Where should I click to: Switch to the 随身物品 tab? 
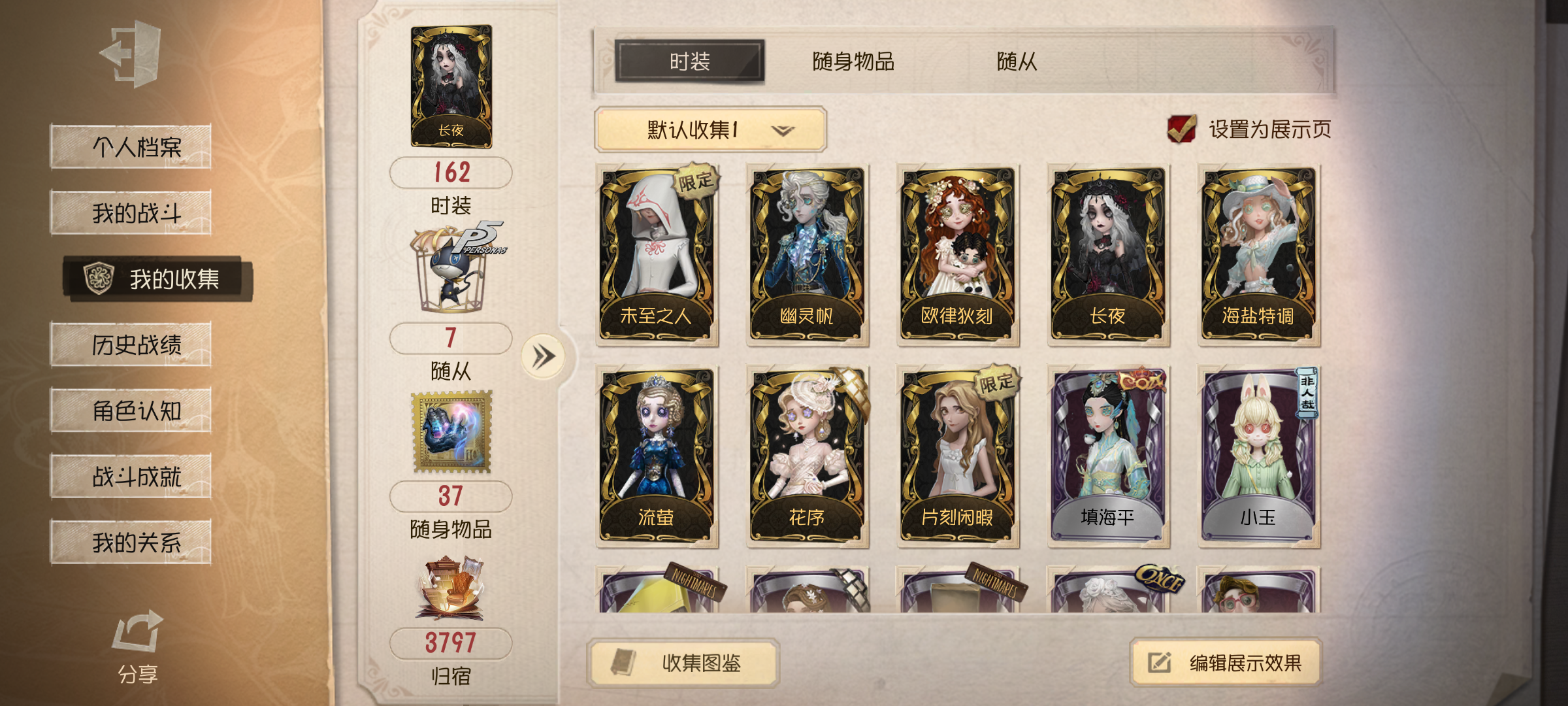[853, 60]
